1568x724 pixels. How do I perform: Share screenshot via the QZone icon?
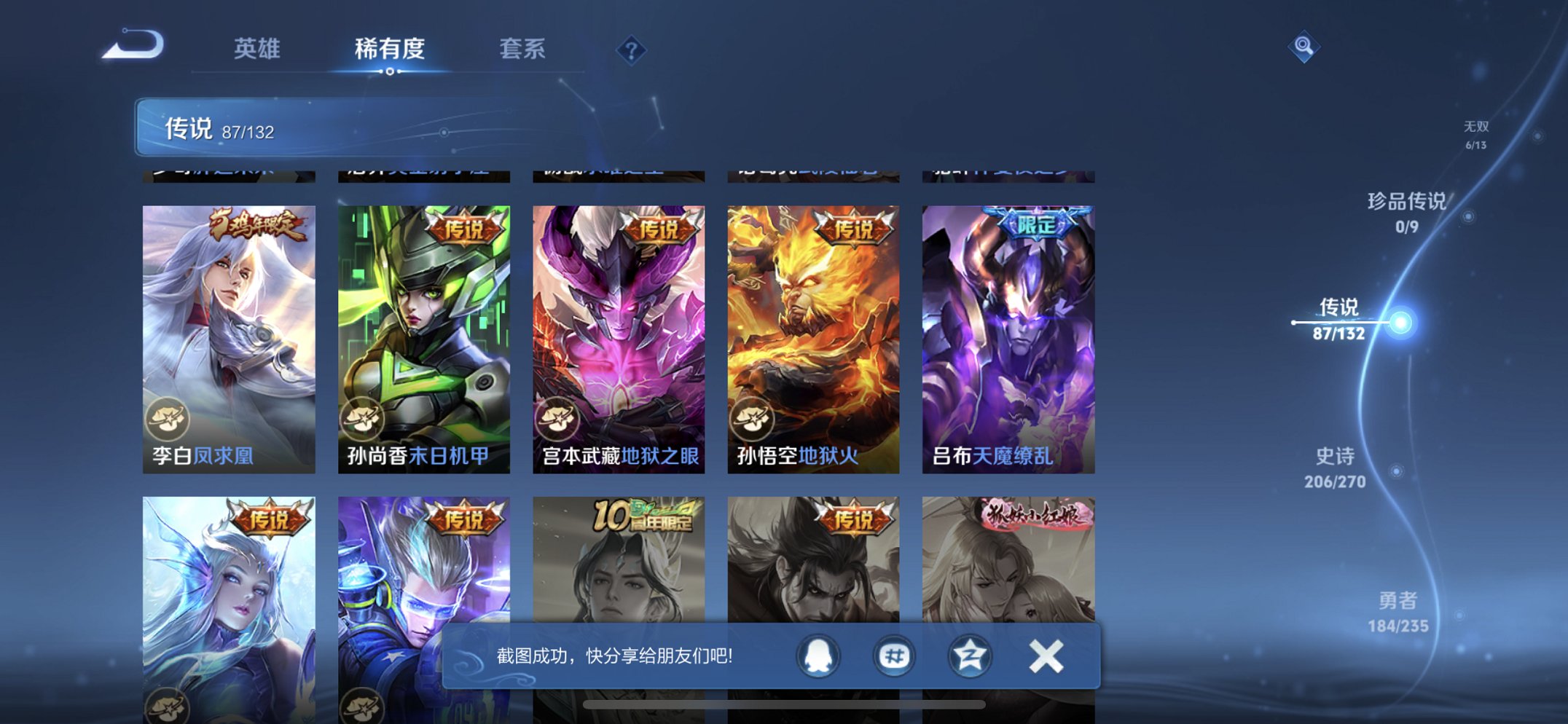[969, 656]
